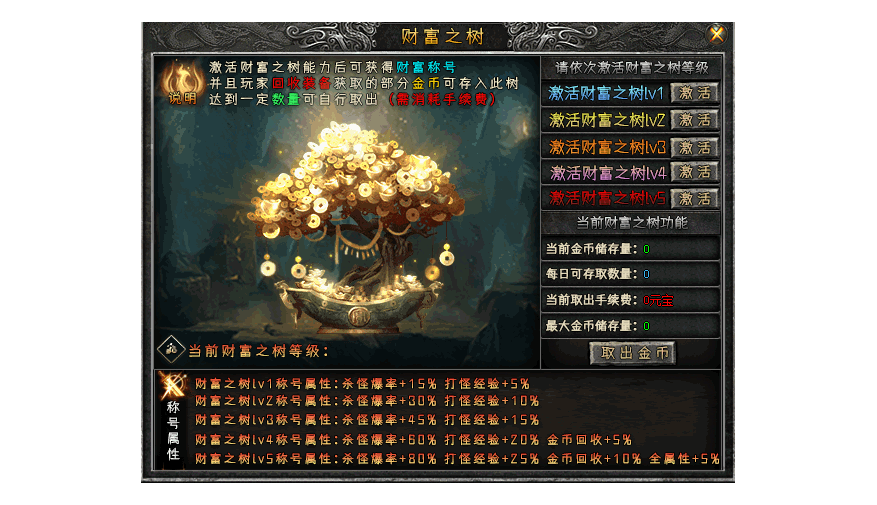This screenshot has width=877, height=505.
Task: Activate the red 财富之树 lv5 tier
Action: click(694, 198)
